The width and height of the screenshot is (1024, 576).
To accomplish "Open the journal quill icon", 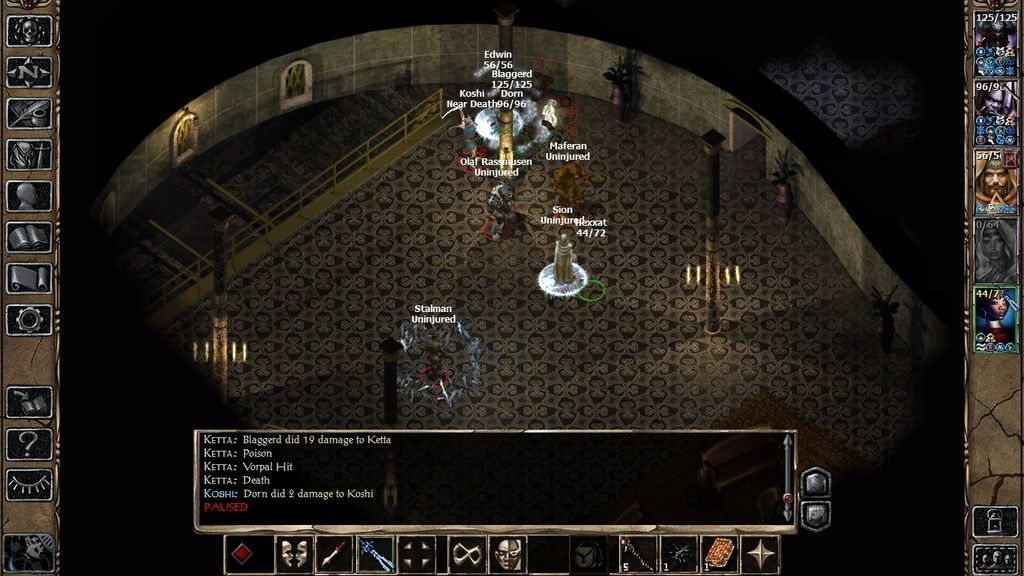I will [29, 113].
